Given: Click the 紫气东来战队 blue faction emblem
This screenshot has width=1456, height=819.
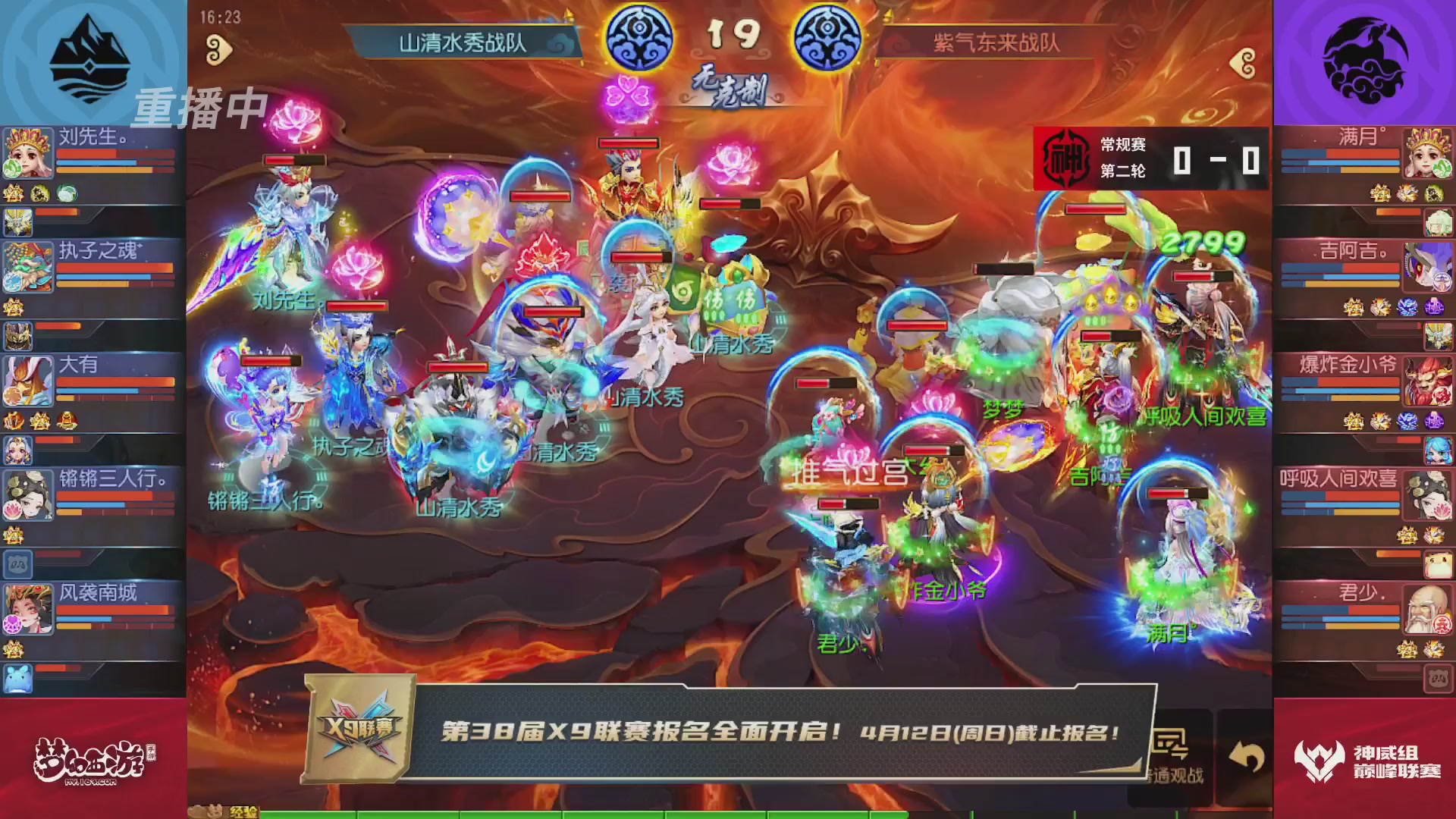Looking at the screenshot, I should coord(830,34).
